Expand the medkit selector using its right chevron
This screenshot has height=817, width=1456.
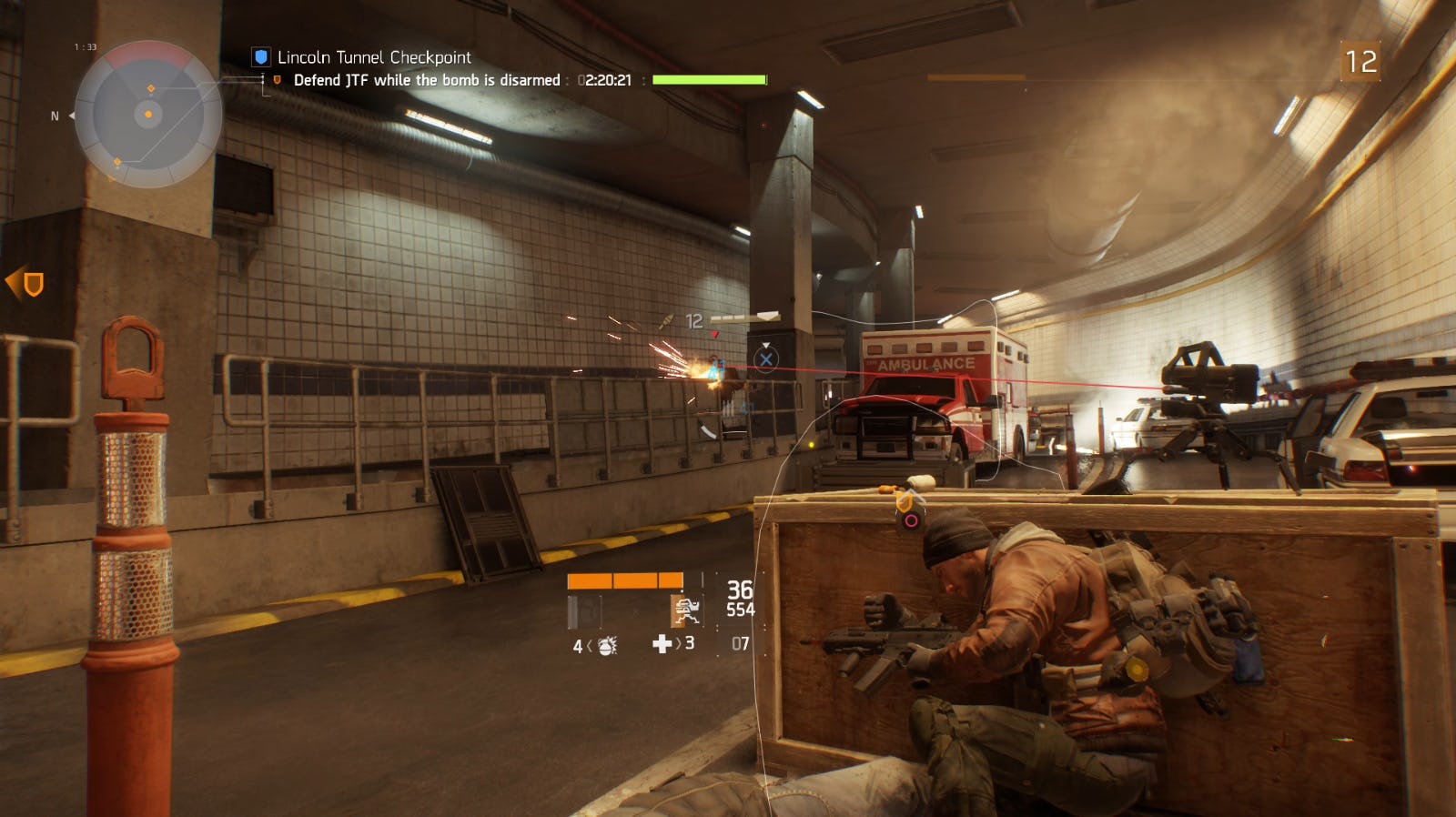pyautogui.click(x=677, y=644)
